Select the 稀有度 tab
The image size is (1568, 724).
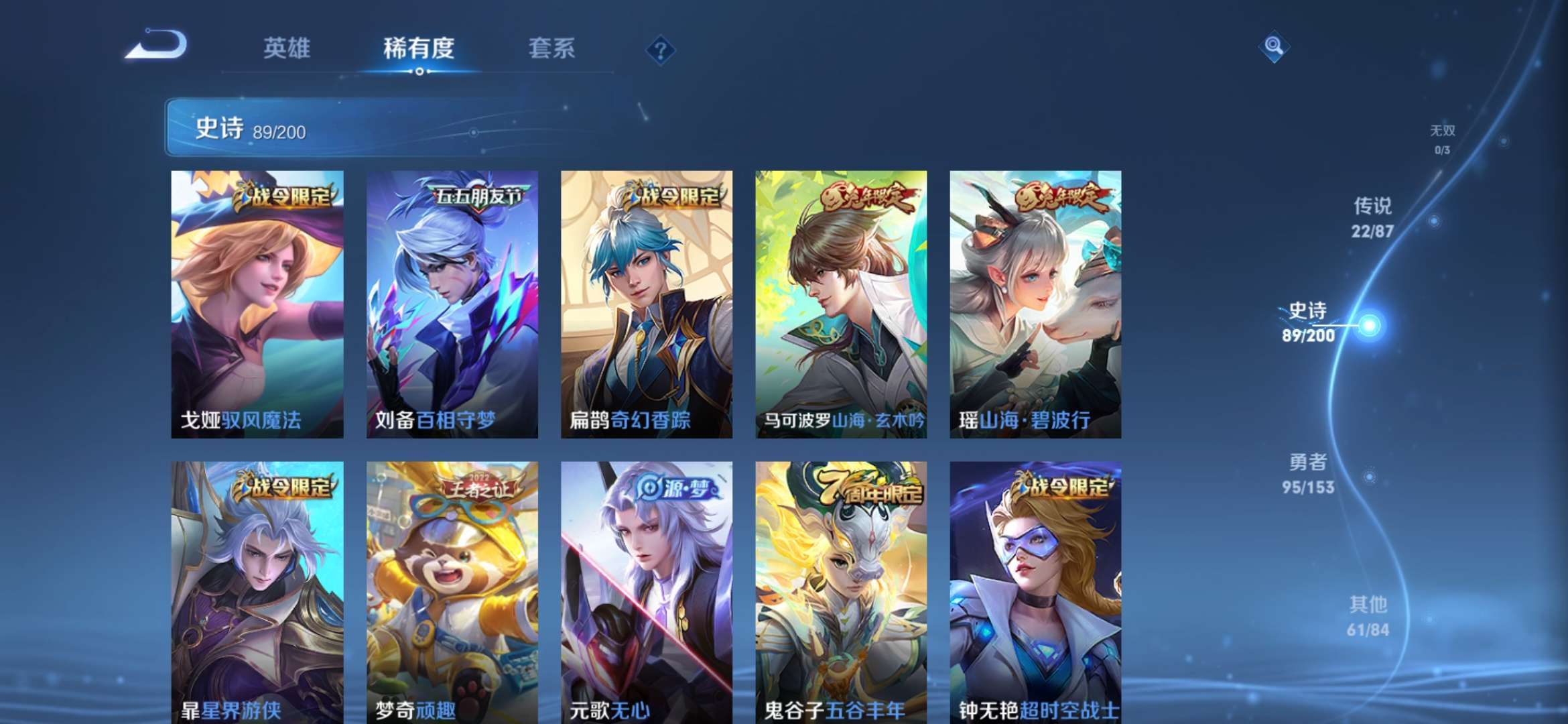tap(419, 48)
